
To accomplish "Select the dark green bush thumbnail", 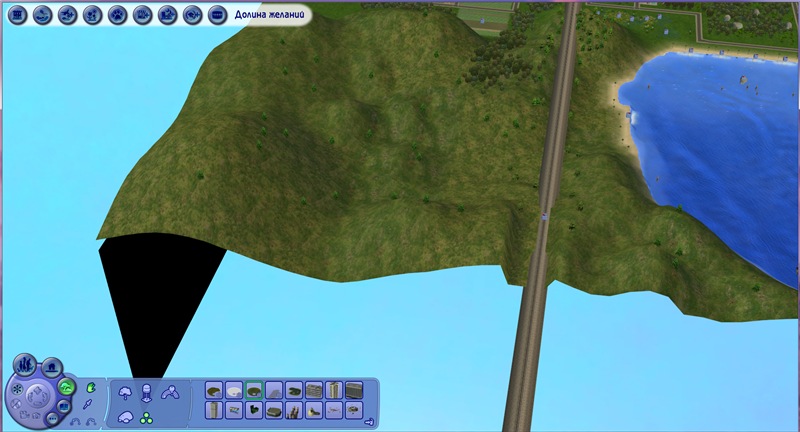I will [x=254, y=410].
